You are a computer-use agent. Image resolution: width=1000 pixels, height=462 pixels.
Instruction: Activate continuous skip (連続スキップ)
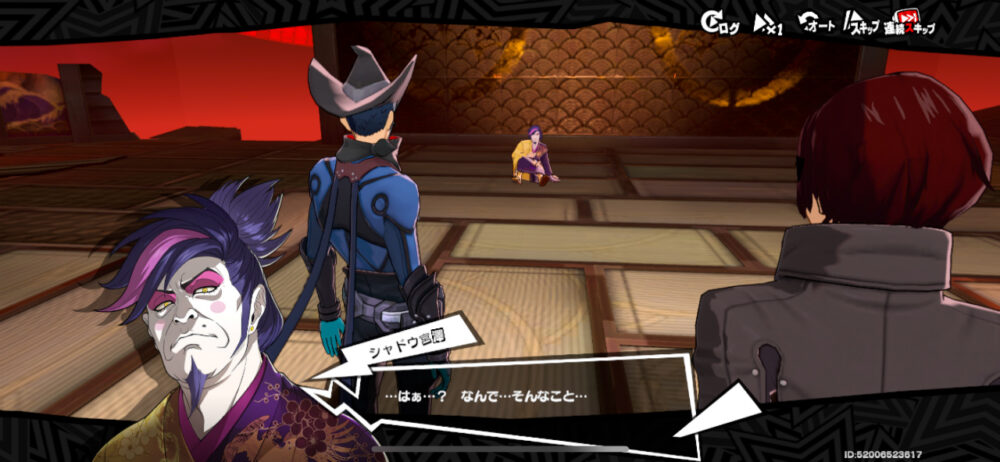[x=908, y=23]
